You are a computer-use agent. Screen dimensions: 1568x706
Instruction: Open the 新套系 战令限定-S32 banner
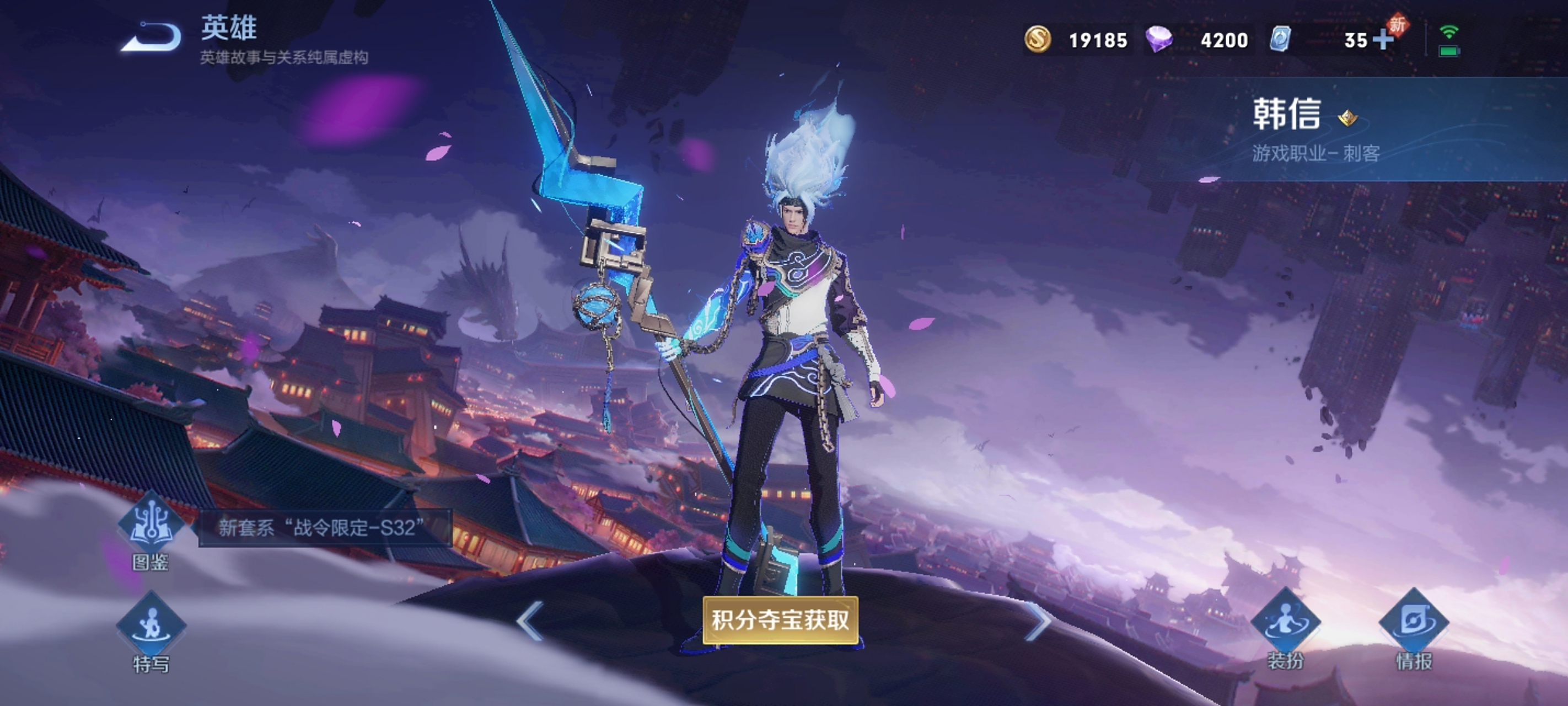click(x=324, y=527)
